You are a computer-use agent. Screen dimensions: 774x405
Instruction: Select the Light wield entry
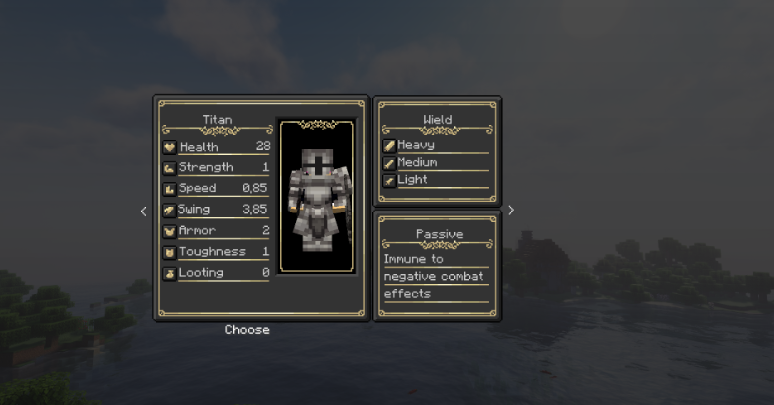[x=436, y=180]
